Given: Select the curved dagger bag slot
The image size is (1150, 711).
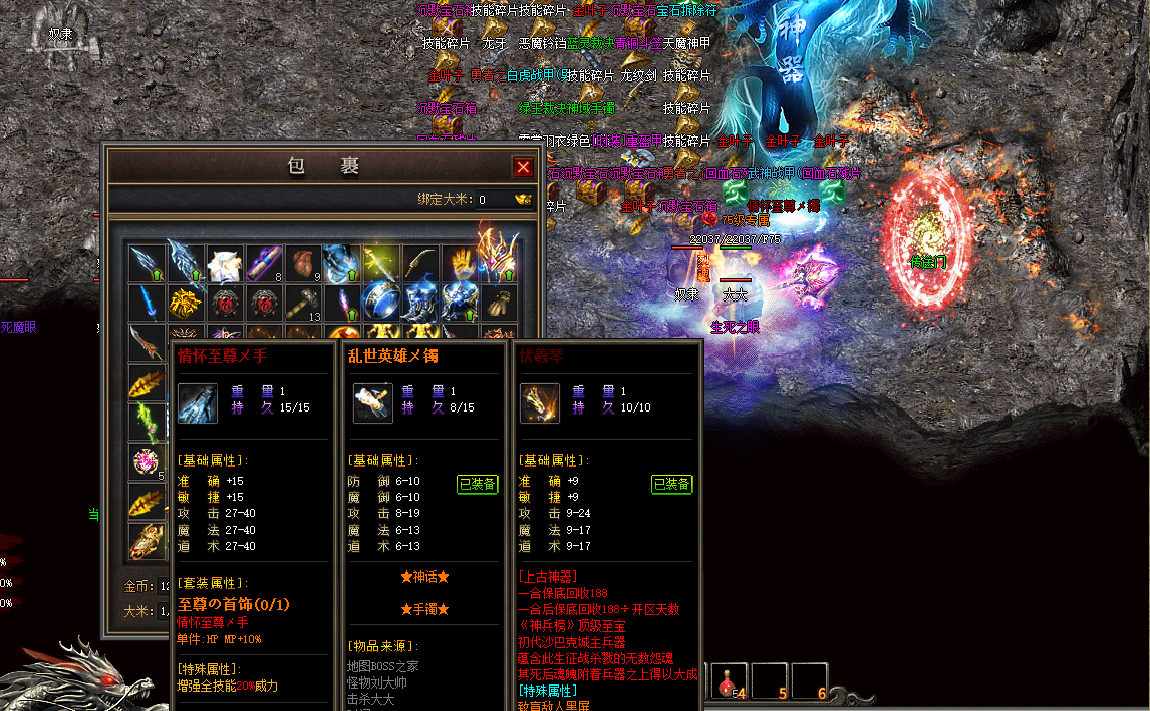Looking at the screenshot, I should pos(421,263).
